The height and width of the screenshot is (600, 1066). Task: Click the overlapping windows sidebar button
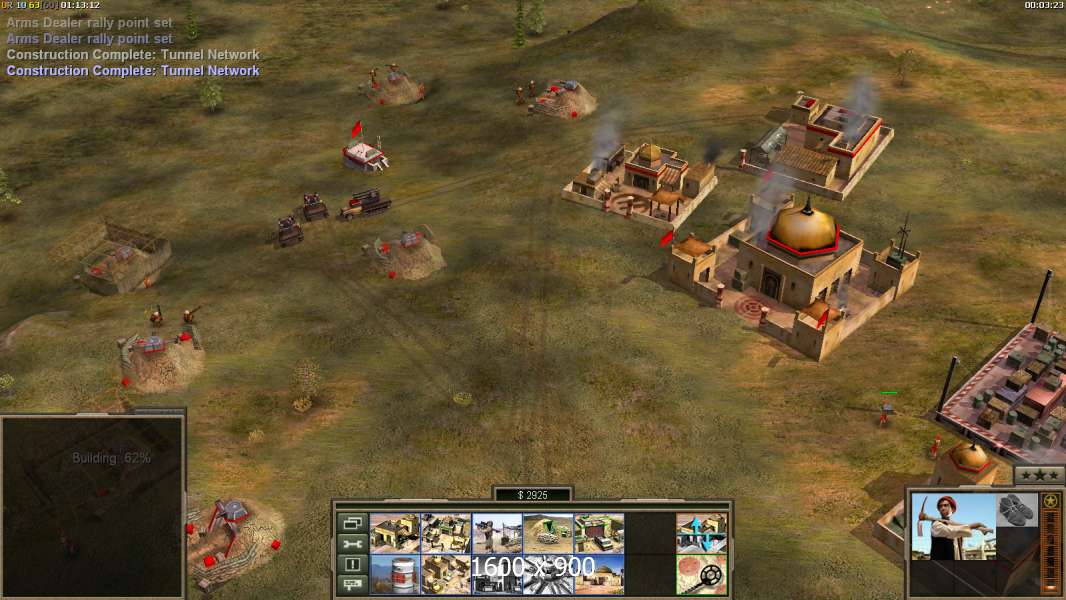click(352, 523)
